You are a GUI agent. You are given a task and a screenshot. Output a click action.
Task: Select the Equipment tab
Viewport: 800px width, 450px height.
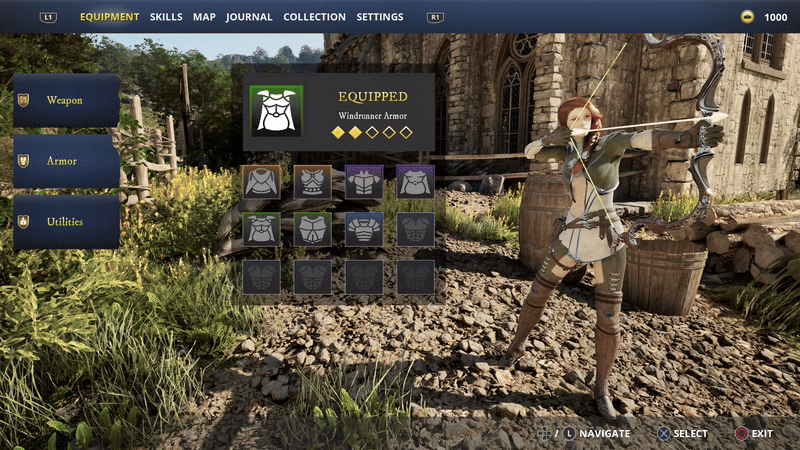109,17
